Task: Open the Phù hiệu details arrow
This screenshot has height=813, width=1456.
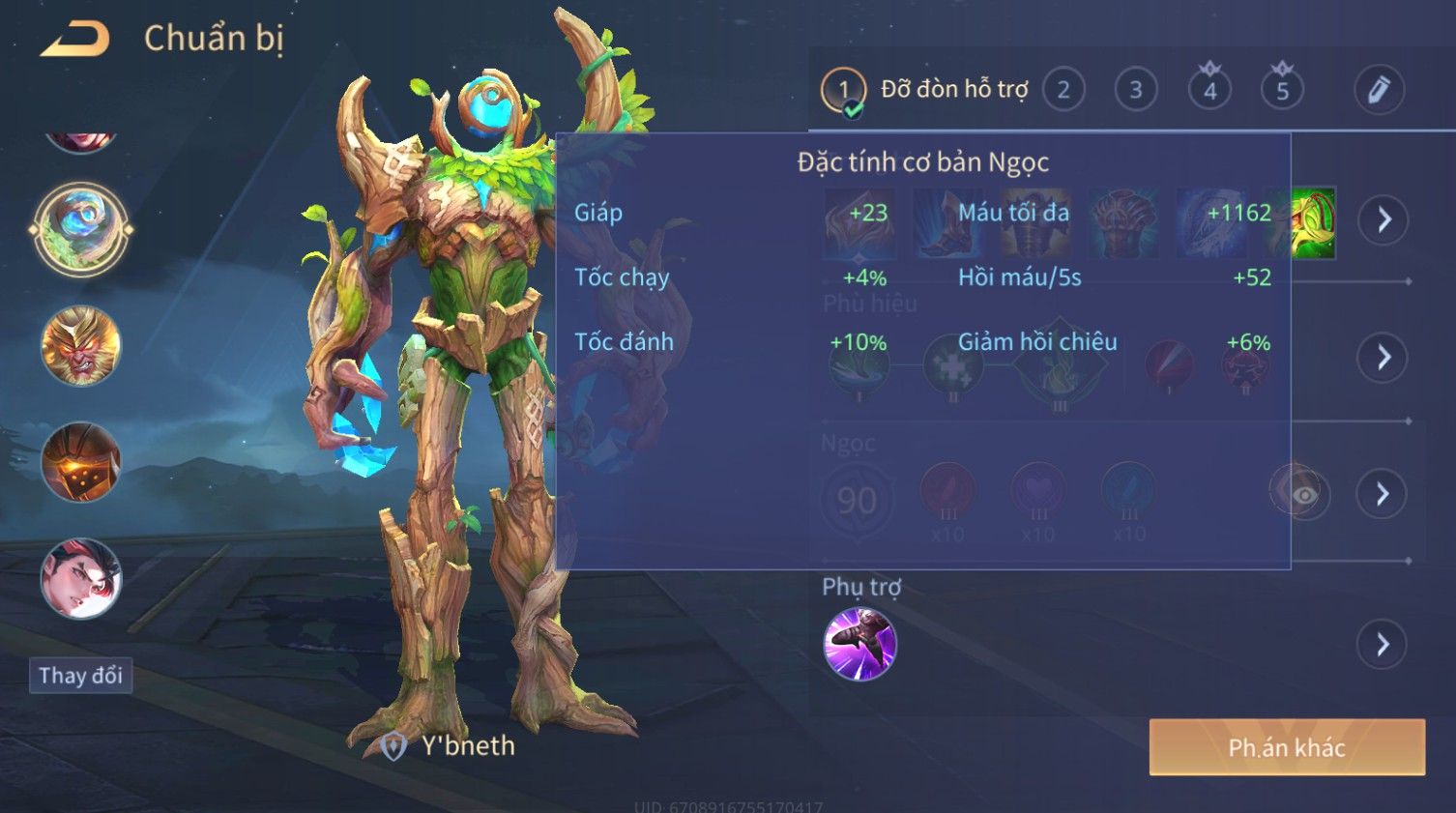Action: (1383, 358)
